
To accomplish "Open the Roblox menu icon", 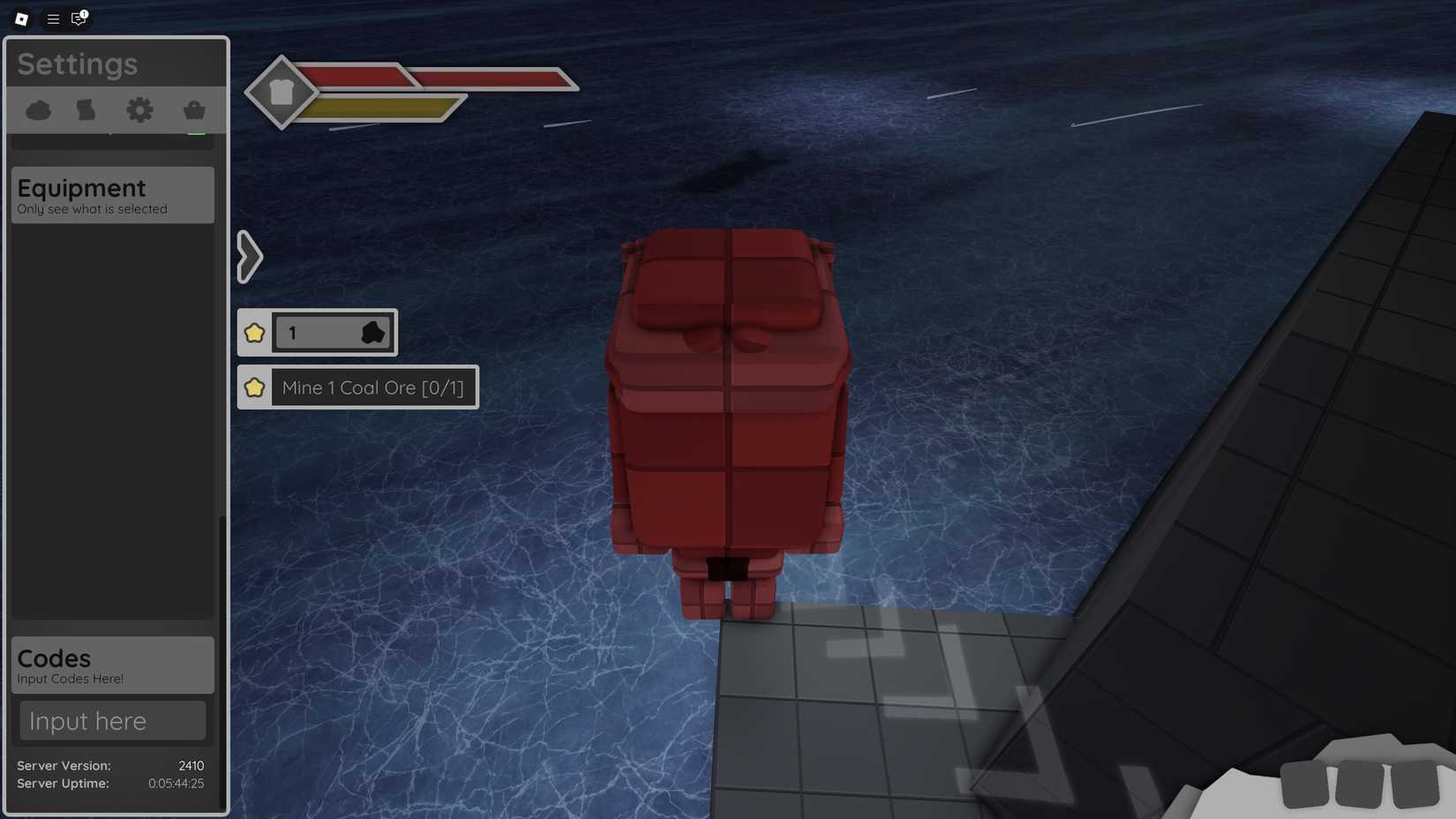I will point(19,19).
